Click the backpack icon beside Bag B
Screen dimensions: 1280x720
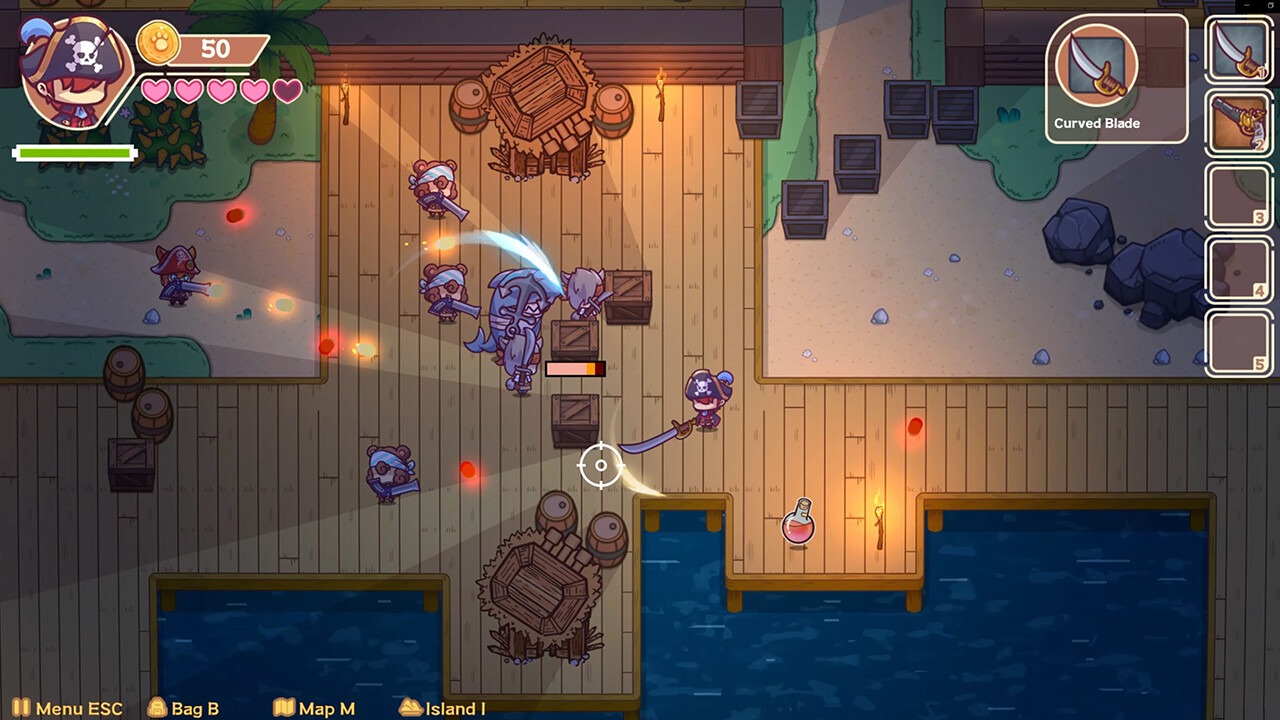coord(156,708)
